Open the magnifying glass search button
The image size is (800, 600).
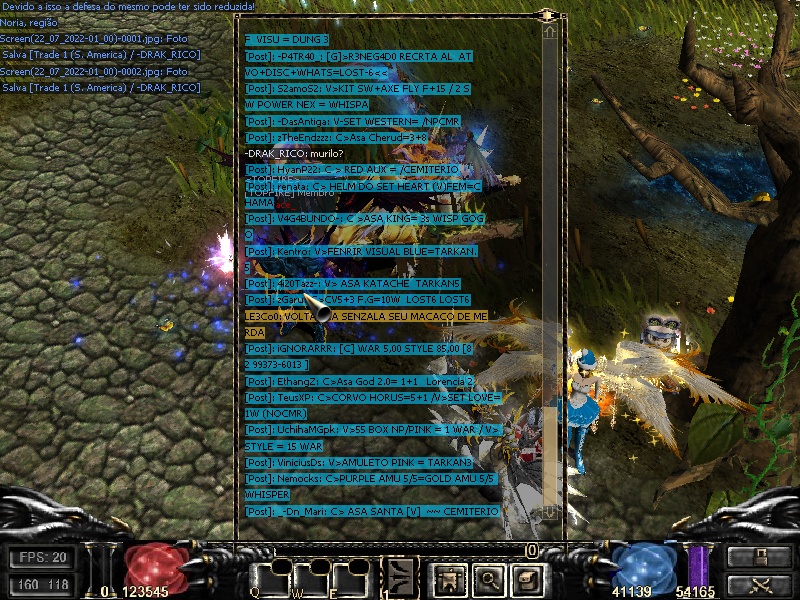click(487, 577)
